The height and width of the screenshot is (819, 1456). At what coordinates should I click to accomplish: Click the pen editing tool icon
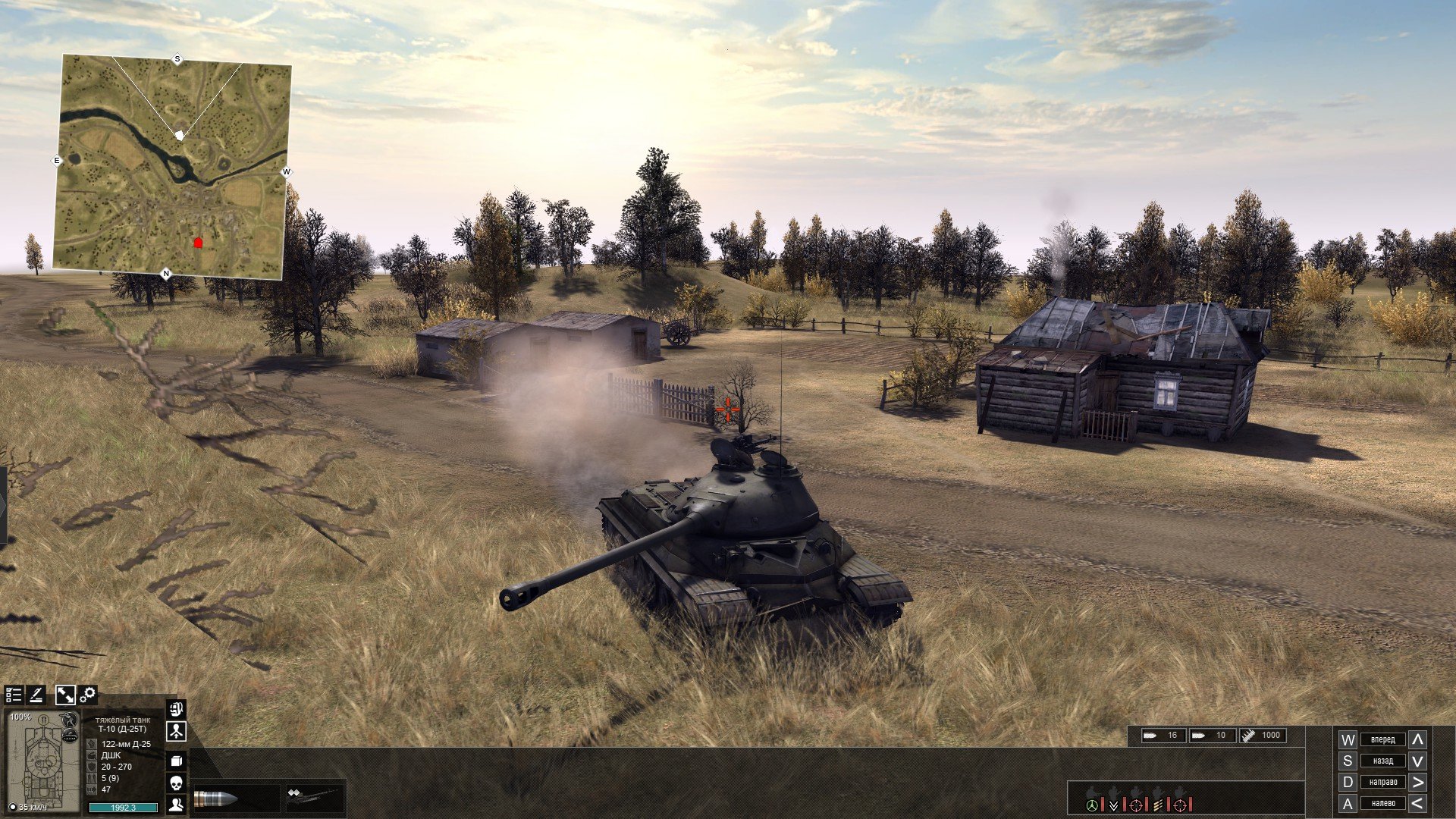[36, 695]
